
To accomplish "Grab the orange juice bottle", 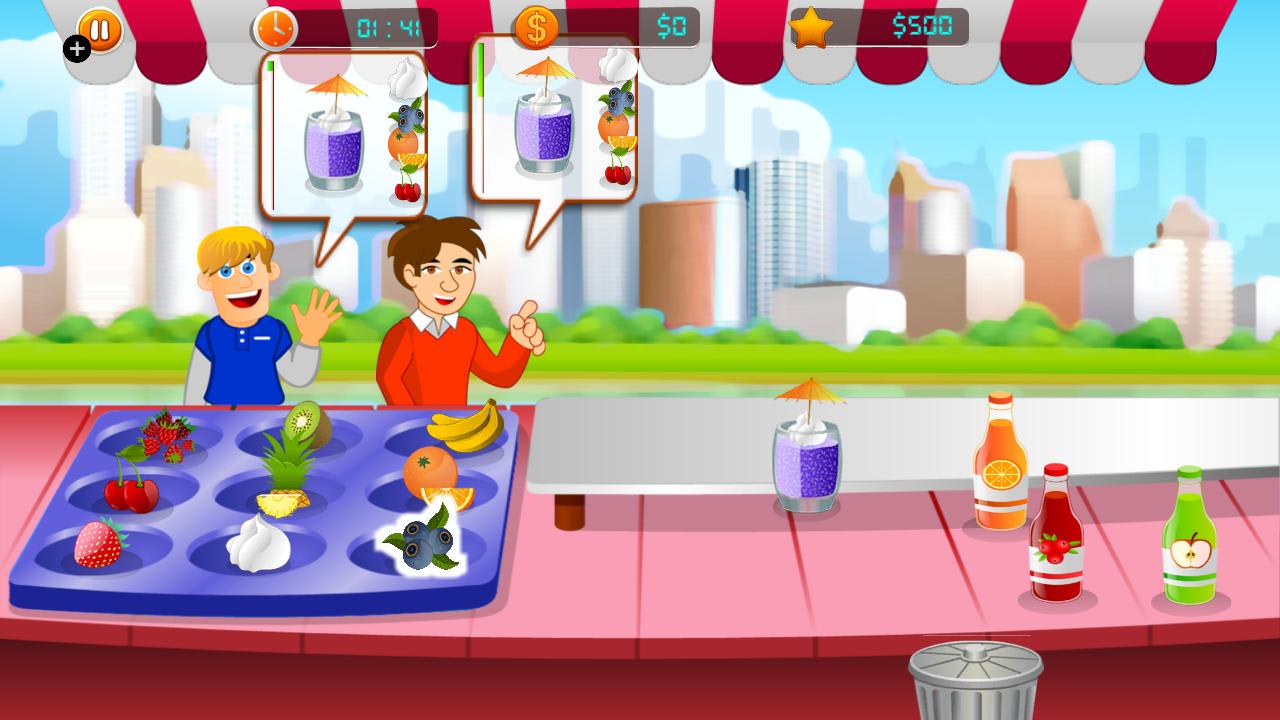I will (x=998, y=470).
